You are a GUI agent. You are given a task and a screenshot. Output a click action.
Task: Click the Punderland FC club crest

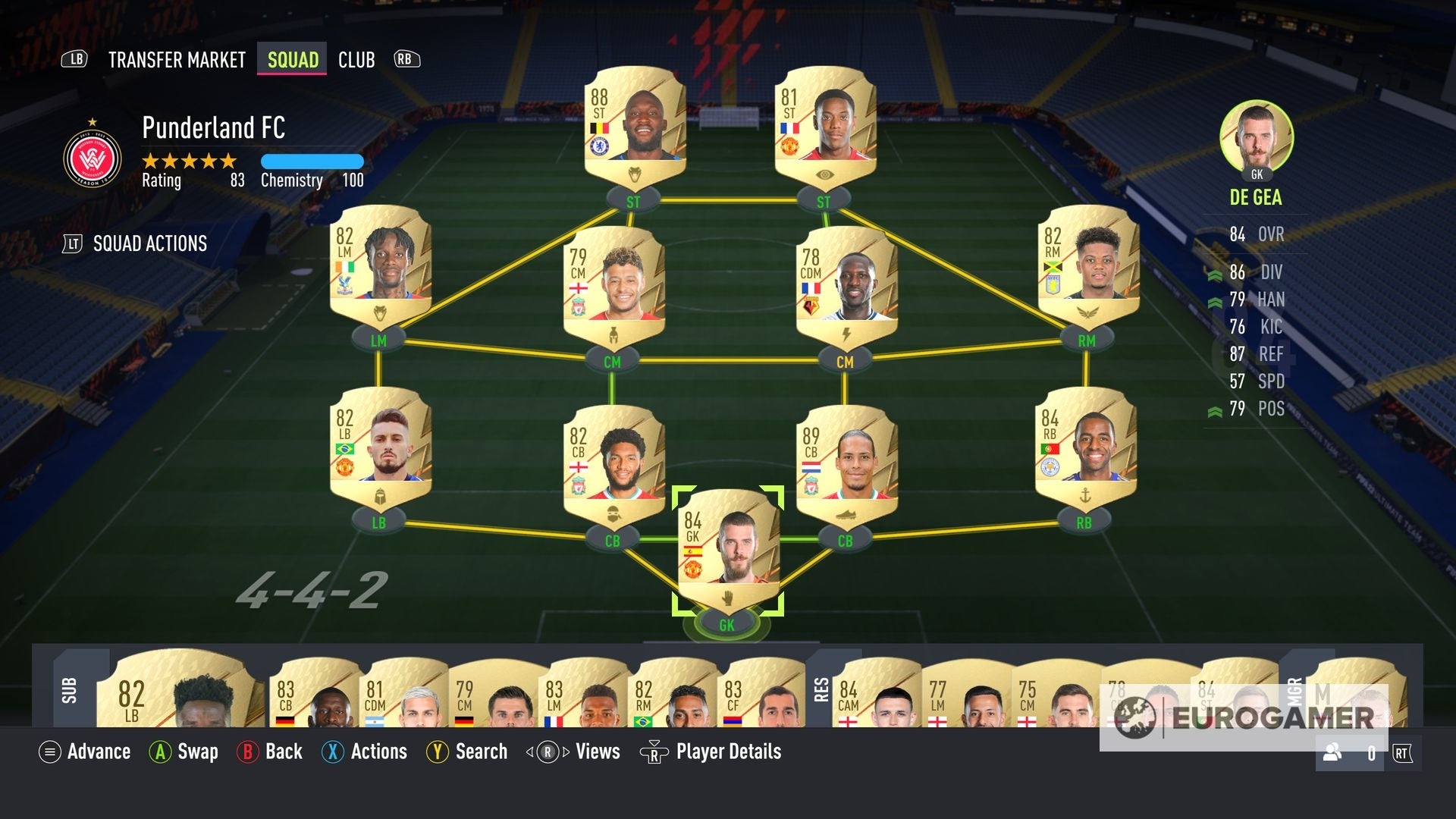click(x=93, y=157)
